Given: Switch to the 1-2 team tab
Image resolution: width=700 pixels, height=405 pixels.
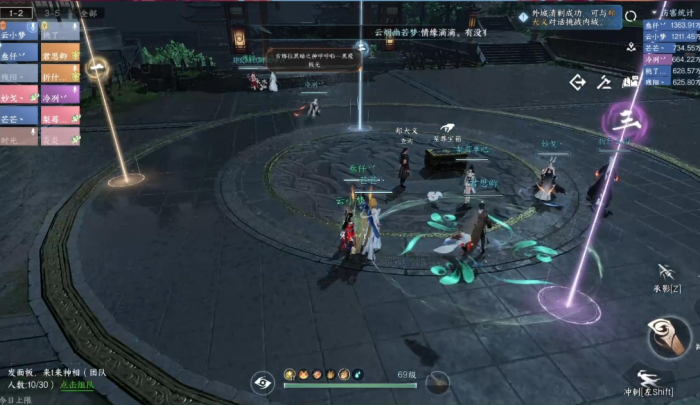Looking at the screenshot, I should (x=16, y=12).
